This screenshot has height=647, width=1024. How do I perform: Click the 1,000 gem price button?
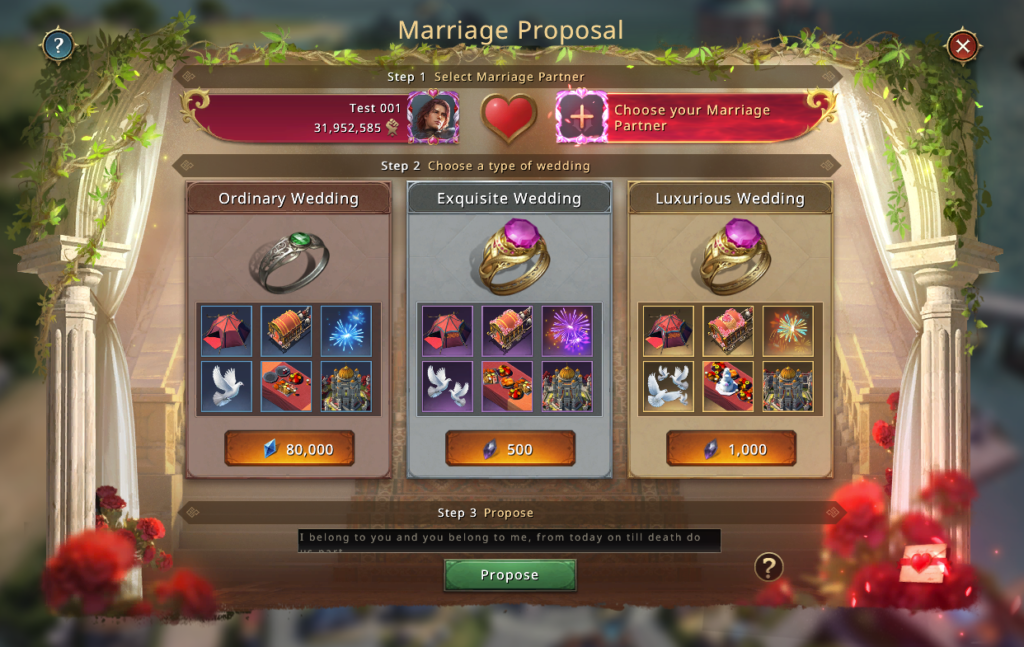pos(731,449)
